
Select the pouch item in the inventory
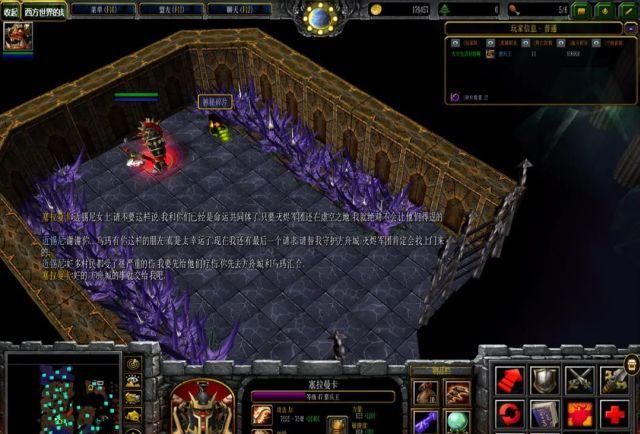(x=428, y=392)
